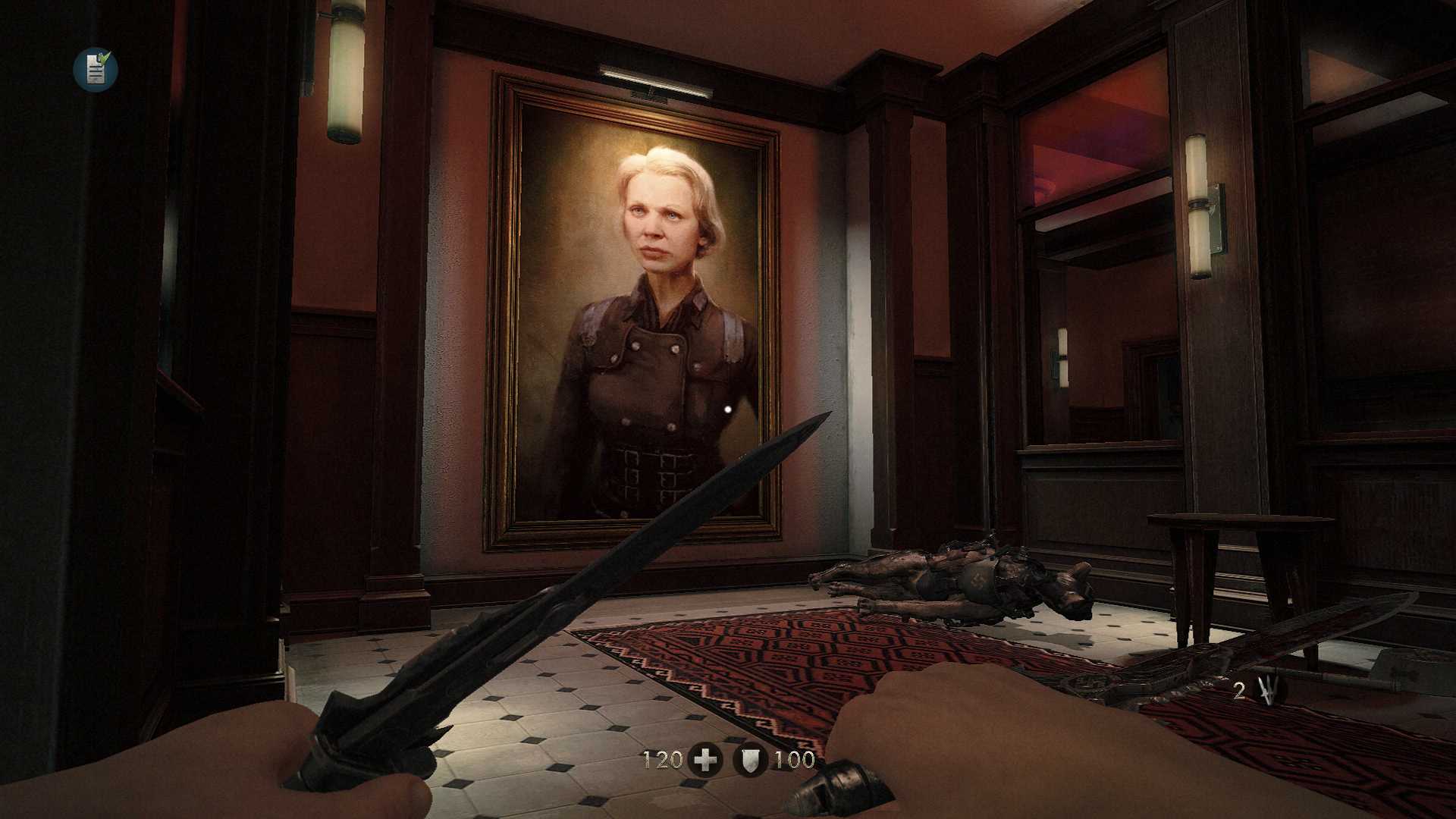Image resolution: width=1456 pixels, height=819 pixels.
Task: Select the throwing knives weapon icon
Action: [x=1266, y=691]
